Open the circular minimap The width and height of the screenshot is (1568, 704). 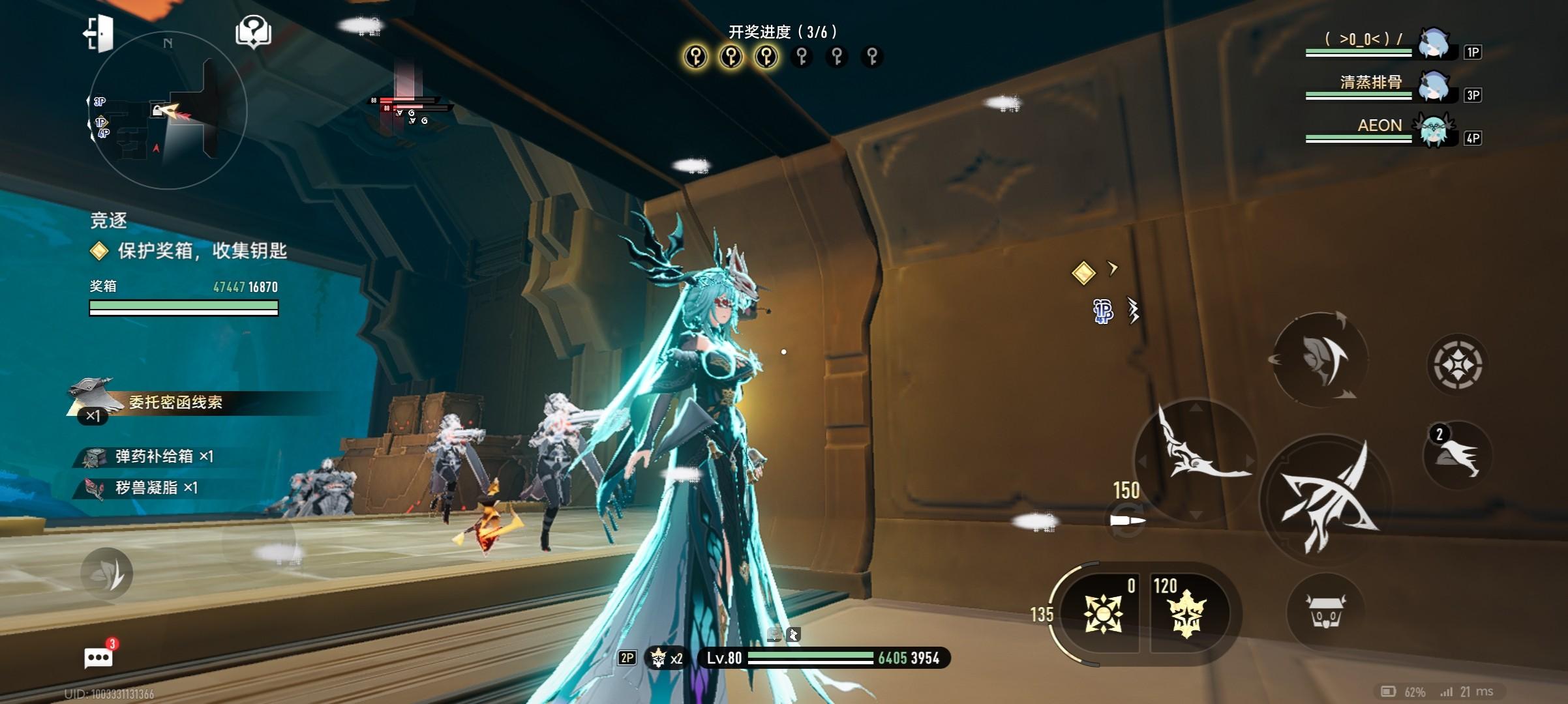pos(168,111)
